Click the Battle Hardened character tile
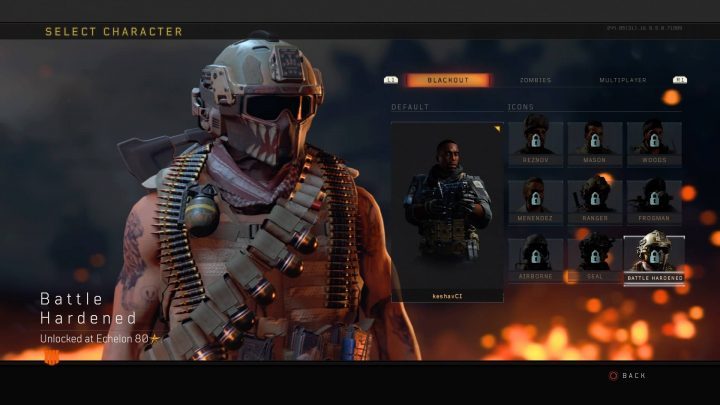Viewport: 720px width, 405px height. (654, 259)
